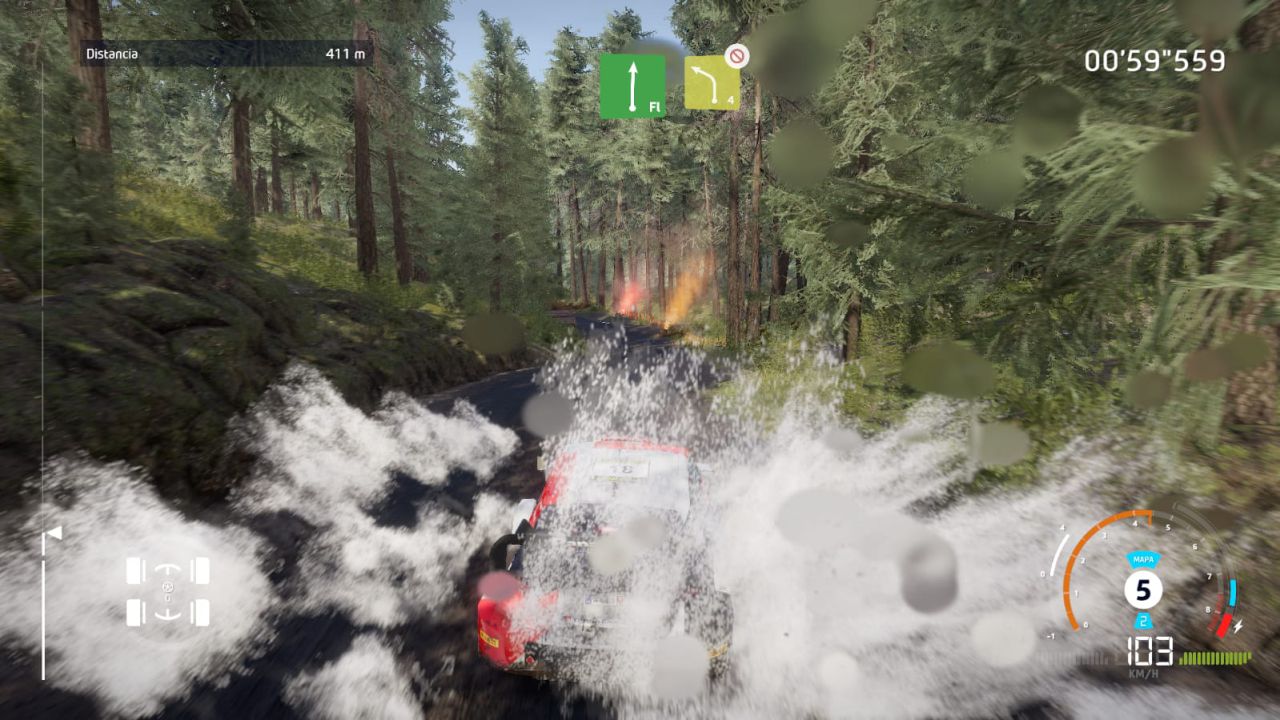Click the yellow right-bend '4' pacenote icon

(710, 82)
